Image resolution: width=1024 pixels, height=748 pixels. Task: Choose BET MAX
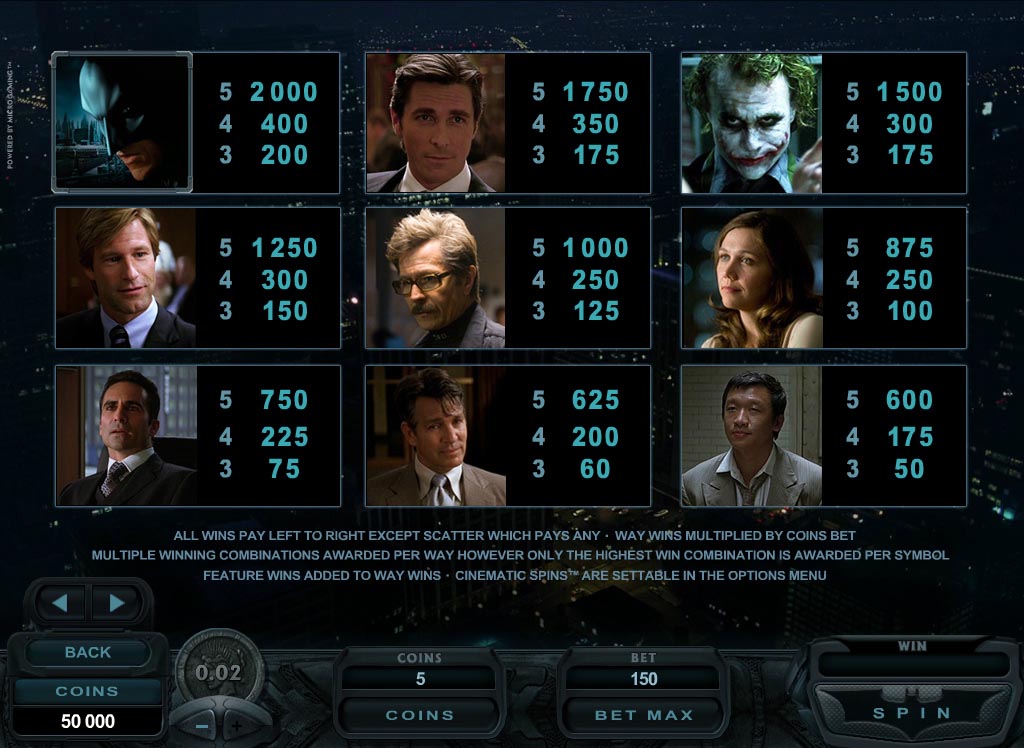coord(643,715)
